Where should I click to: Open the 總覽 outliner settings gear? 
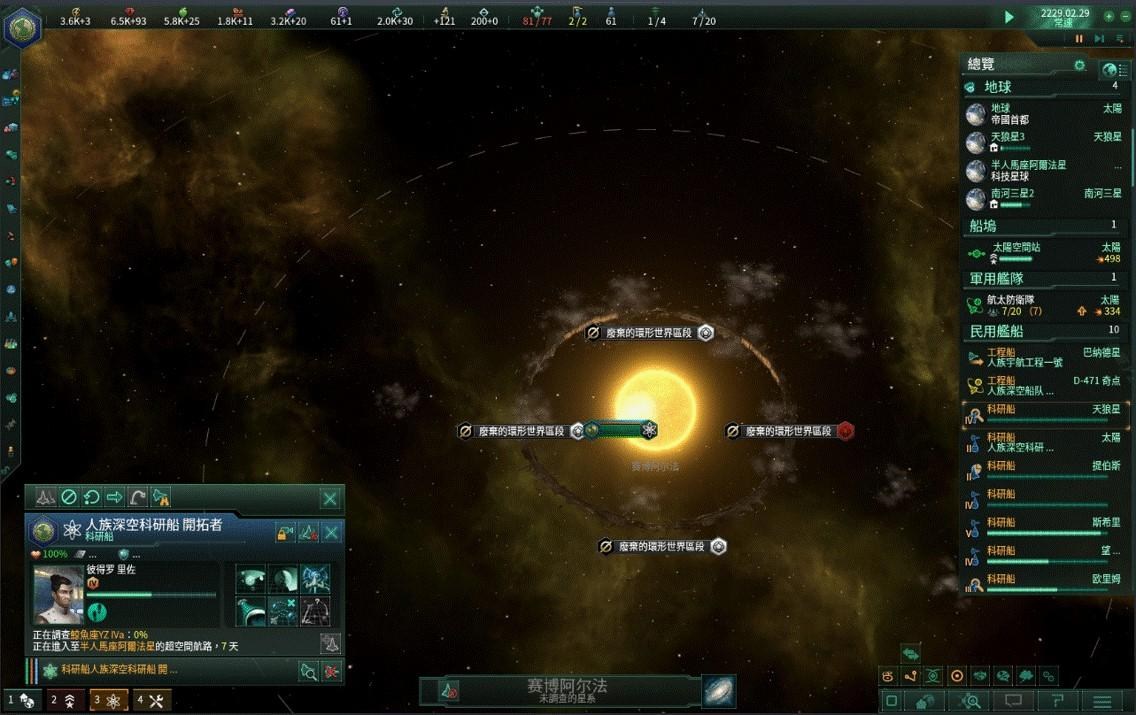click(x=1079, y=66)
